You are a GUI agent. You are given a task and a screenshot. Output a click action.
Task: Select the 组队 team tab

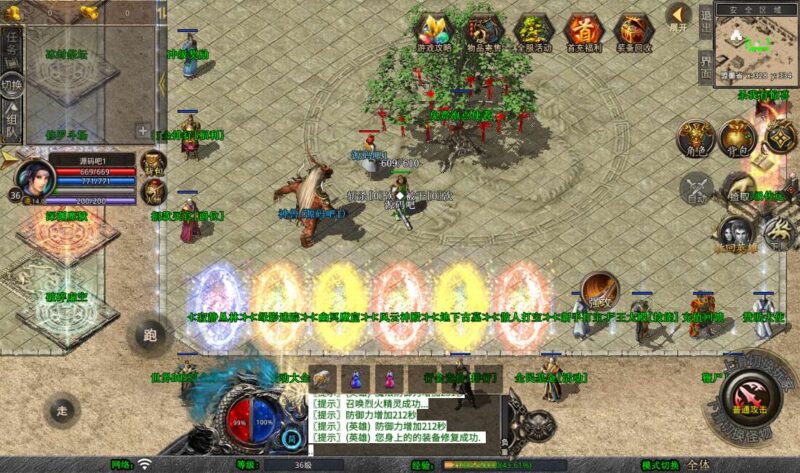point(11,125)
